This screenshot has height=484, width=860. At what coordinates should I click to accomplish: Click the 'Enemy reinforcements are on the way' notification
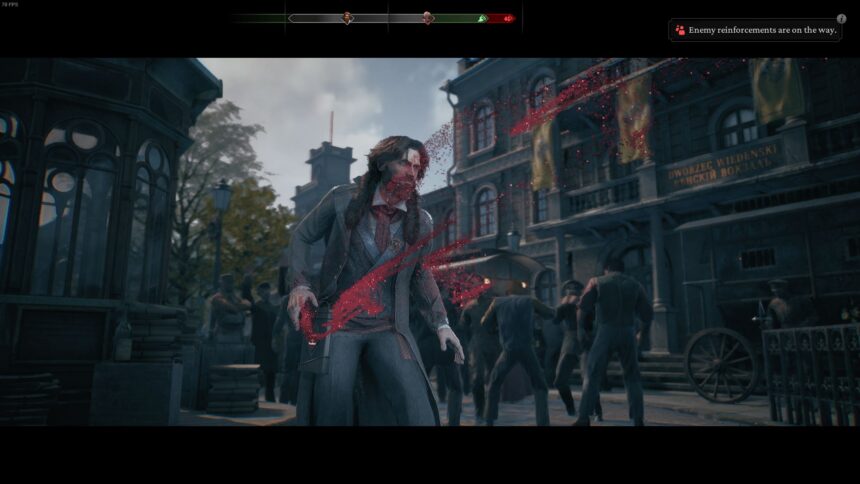755,31
